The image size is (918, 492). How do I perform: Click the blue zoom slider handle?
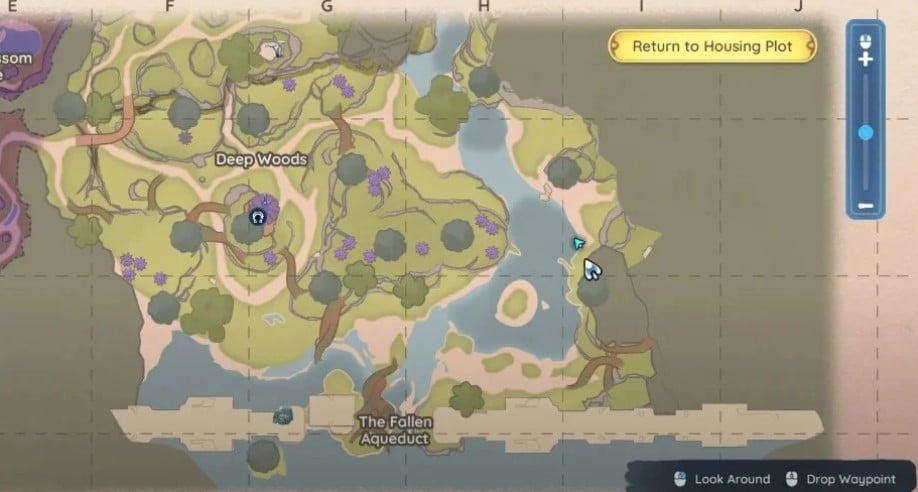pyautogui.click(x=866, y=132)
